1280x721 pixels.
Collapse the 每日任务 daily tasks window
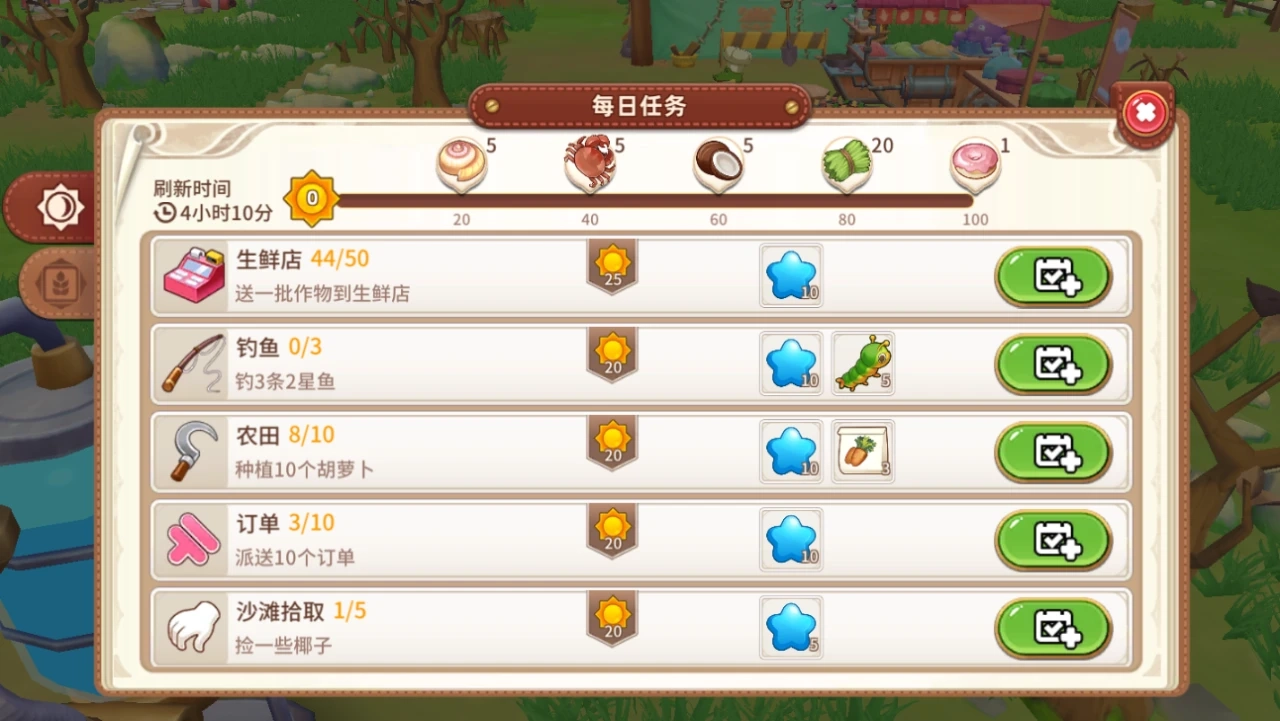coord(1144,112)
